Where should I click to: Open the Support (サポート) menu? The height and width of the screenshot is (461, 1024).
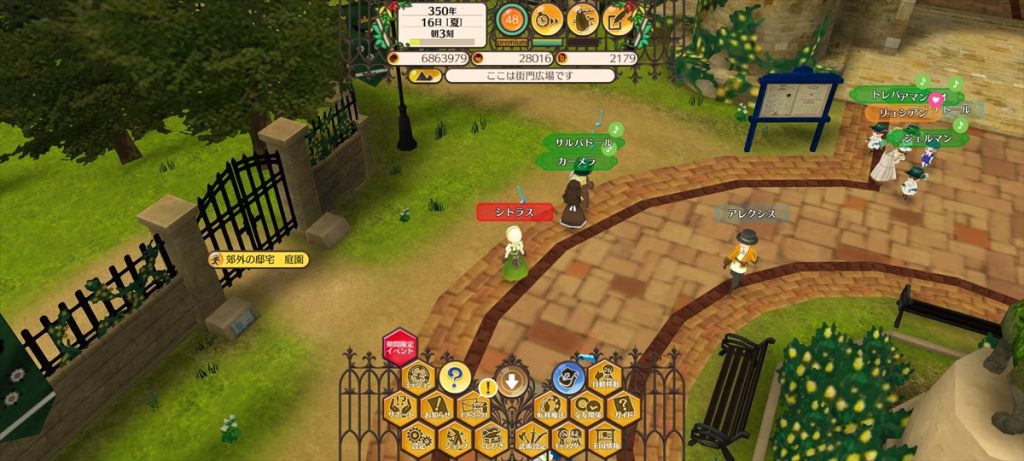(x=401, y=410)
